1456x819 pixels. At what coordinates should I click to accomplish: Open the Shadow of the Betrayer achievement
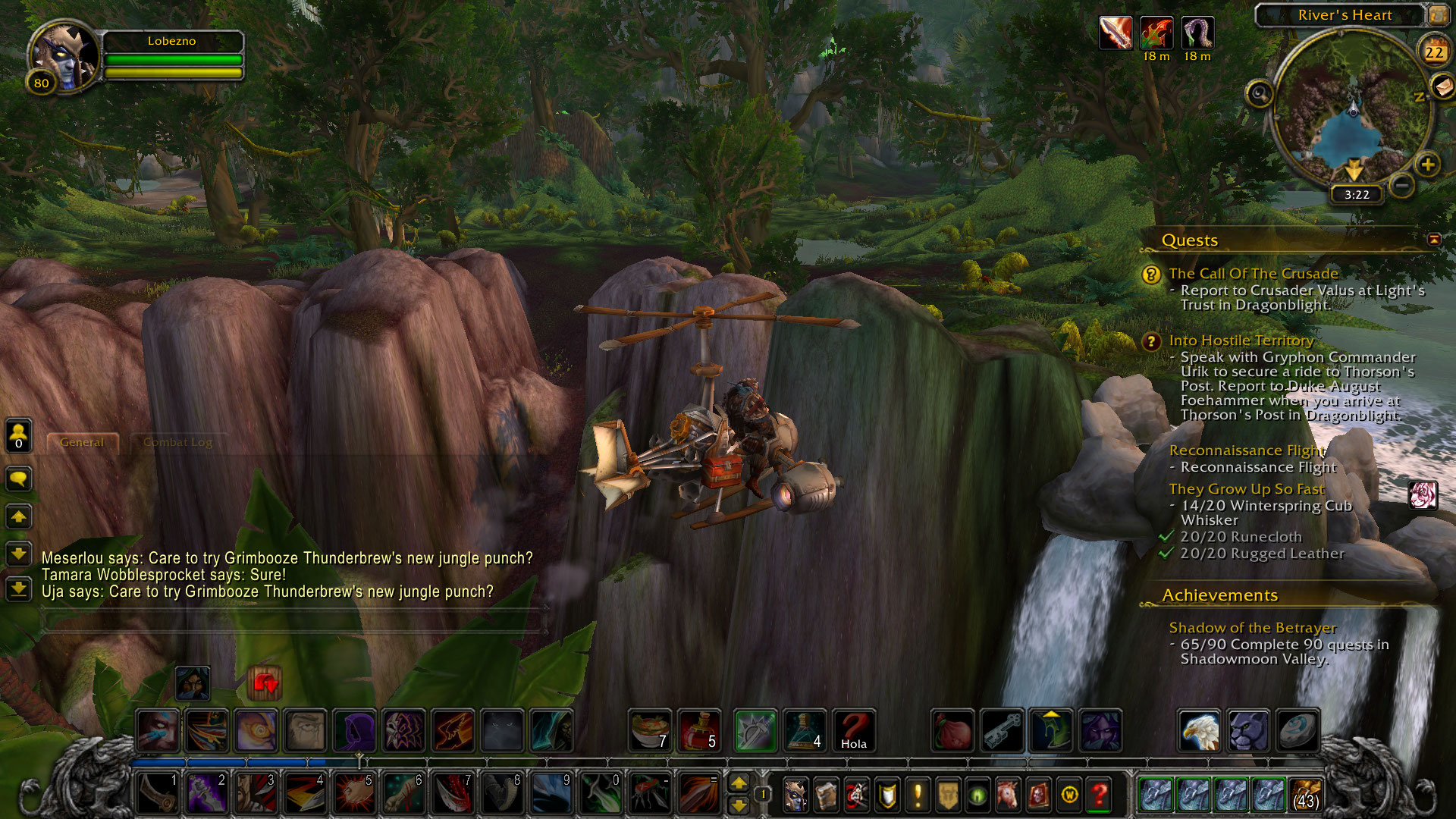click(x=1252, y=628)
